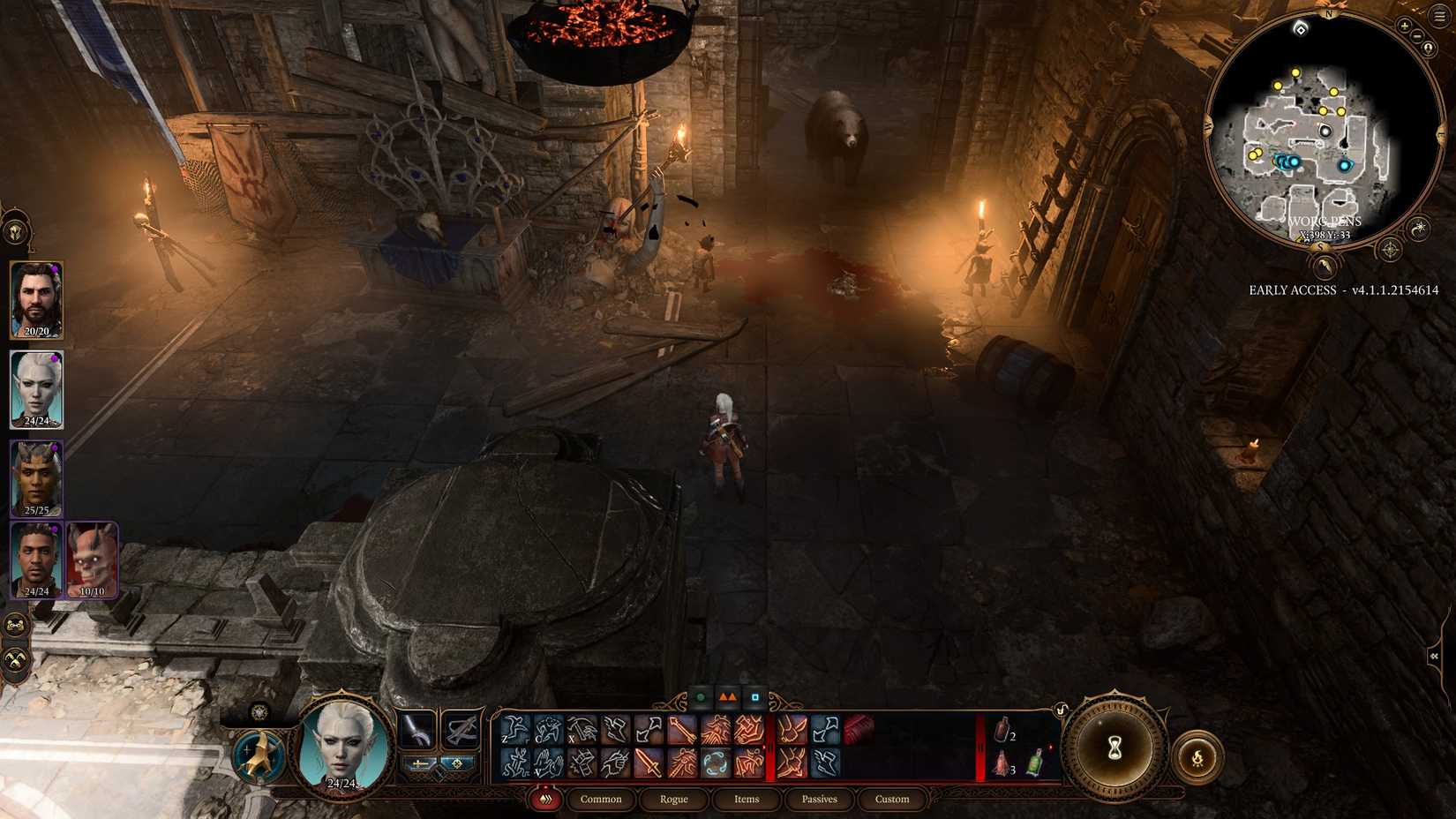This screenshot has width=1456, height=819.
Task: Toggle the orange bonus action filter
Action: (x=727, y=697)
